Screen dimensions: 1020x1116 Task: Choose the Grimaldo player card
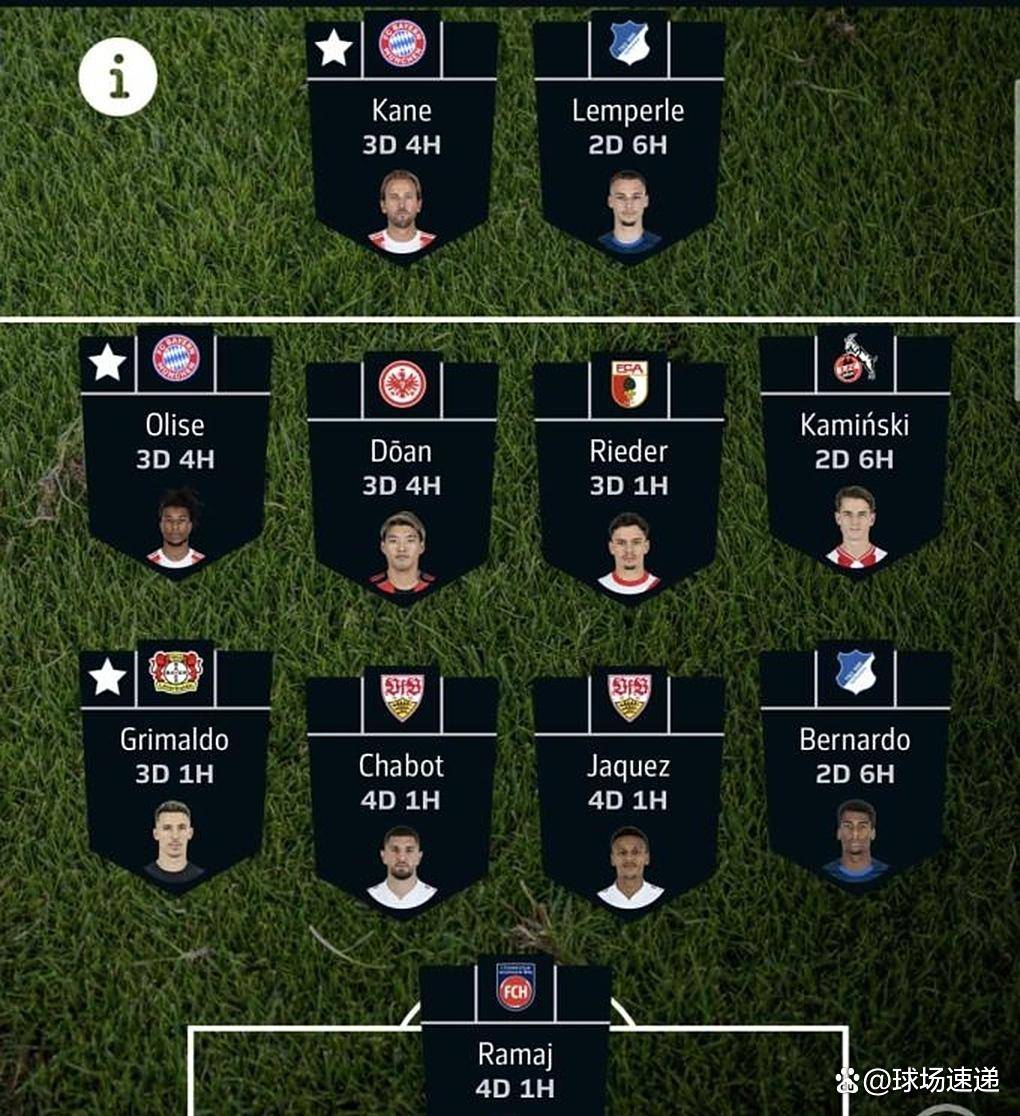[x=176, y=770]
